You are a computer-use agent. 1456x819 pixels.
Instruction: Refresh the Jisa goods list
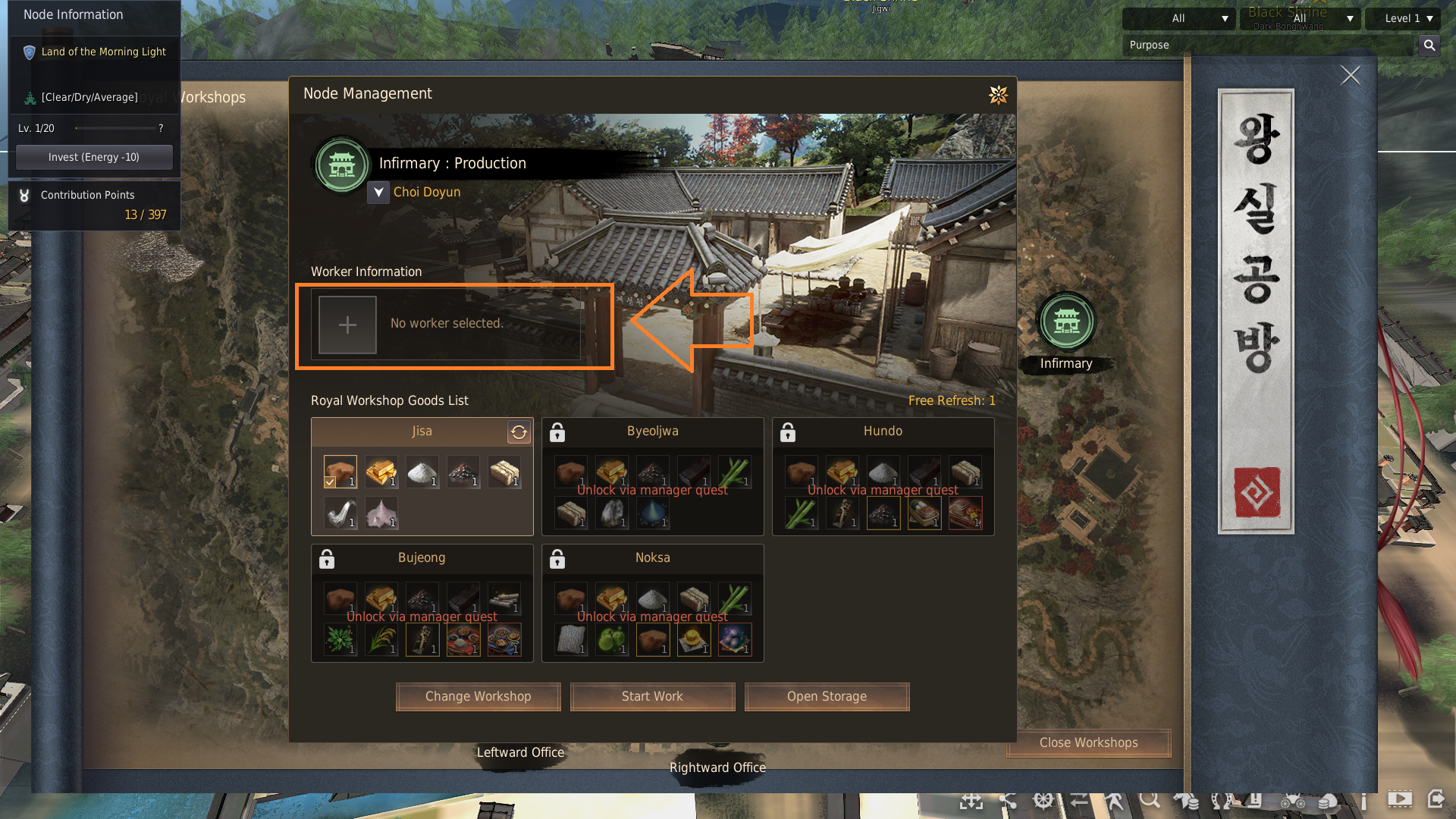click(519, 432)
